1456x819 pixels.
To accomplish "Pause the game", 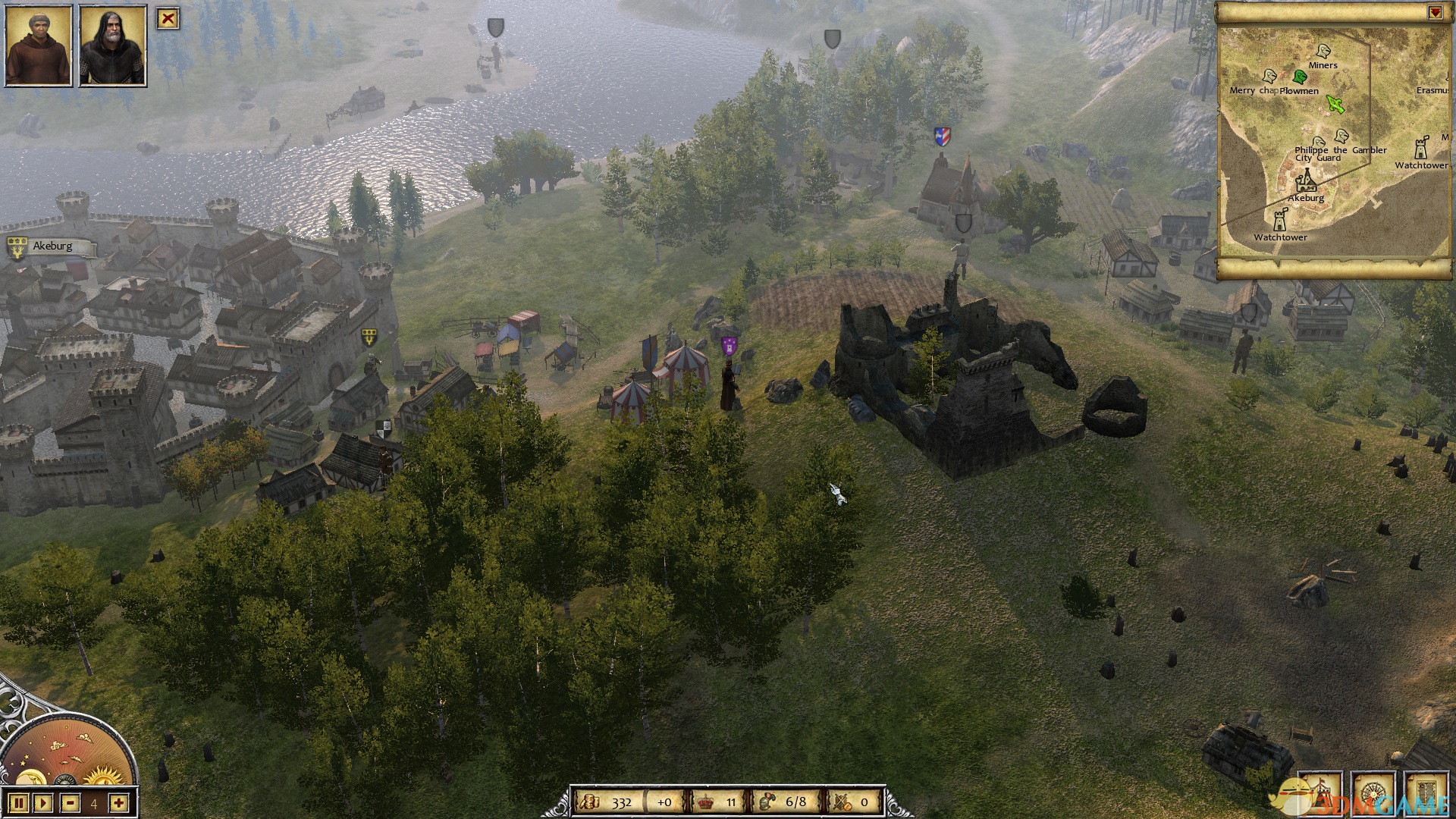I will point(20,802).
